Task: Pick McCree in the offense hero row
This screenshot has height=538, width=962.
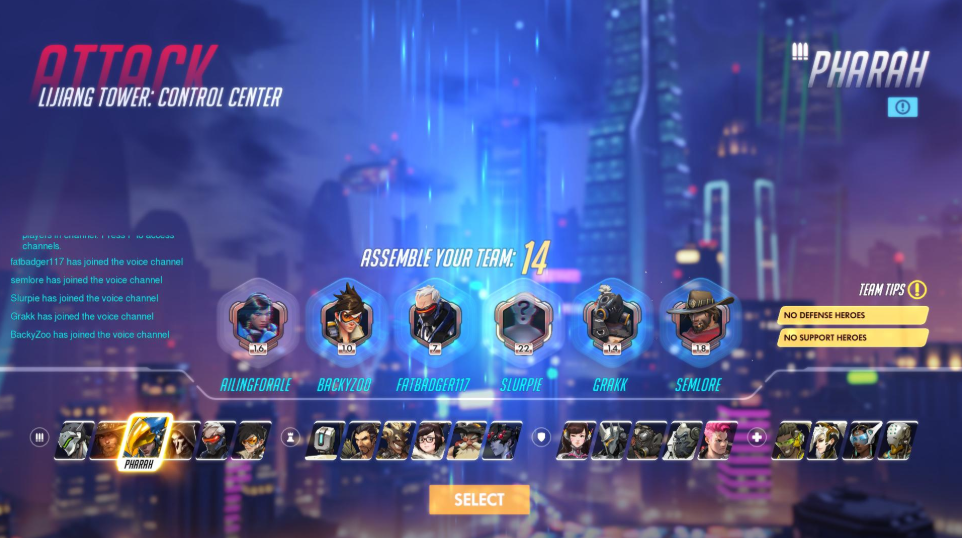Action: [105, 440]
